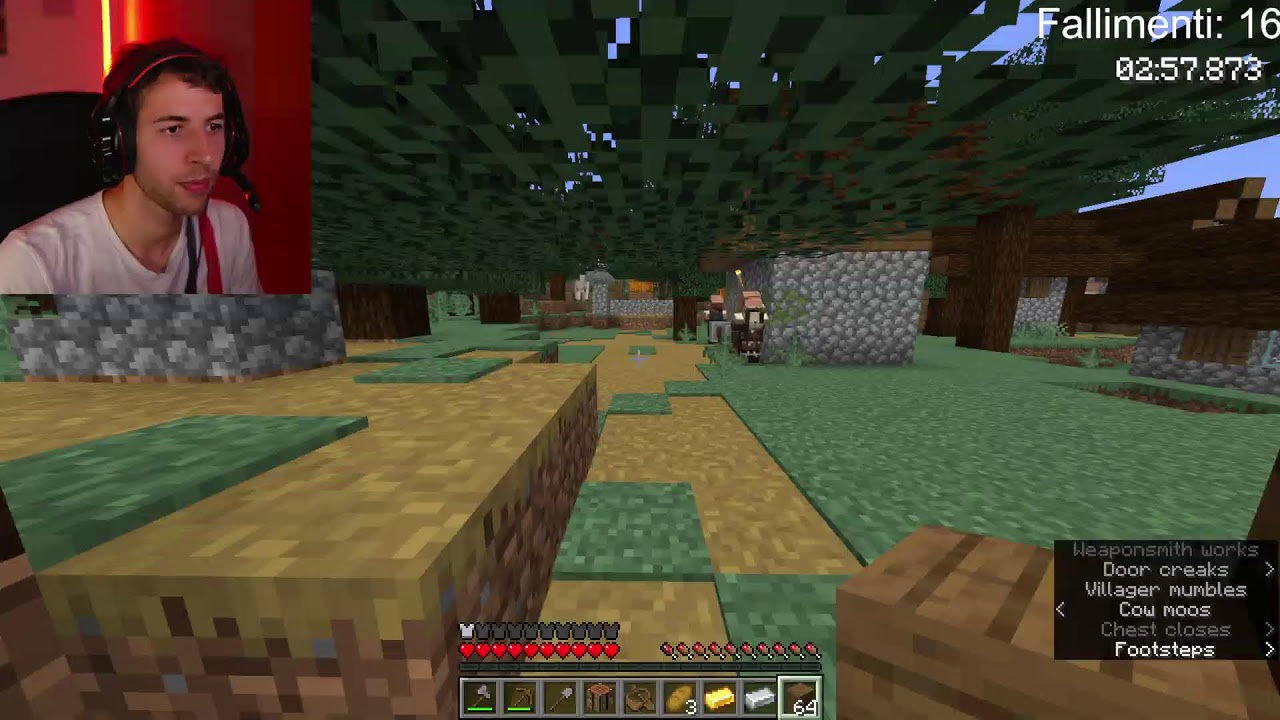The height and width of the screenshot is (720, 1280).
Task: Click the left arrow beside Cow moos
Action: [1061, 609]
